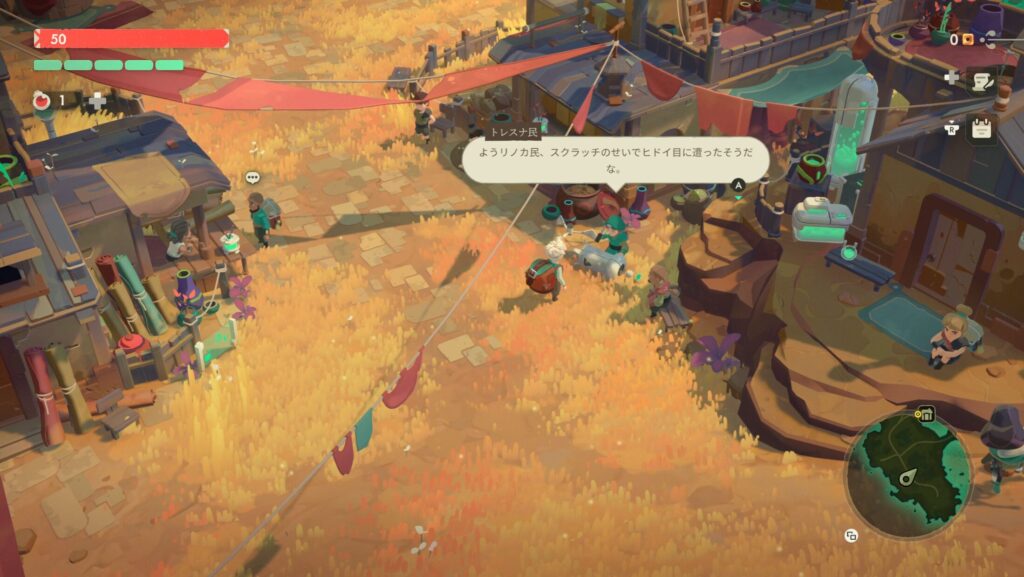Select the building marker on the minimap
The height and width of the screenshot is (577, 1024).
(x=926, y=414)
